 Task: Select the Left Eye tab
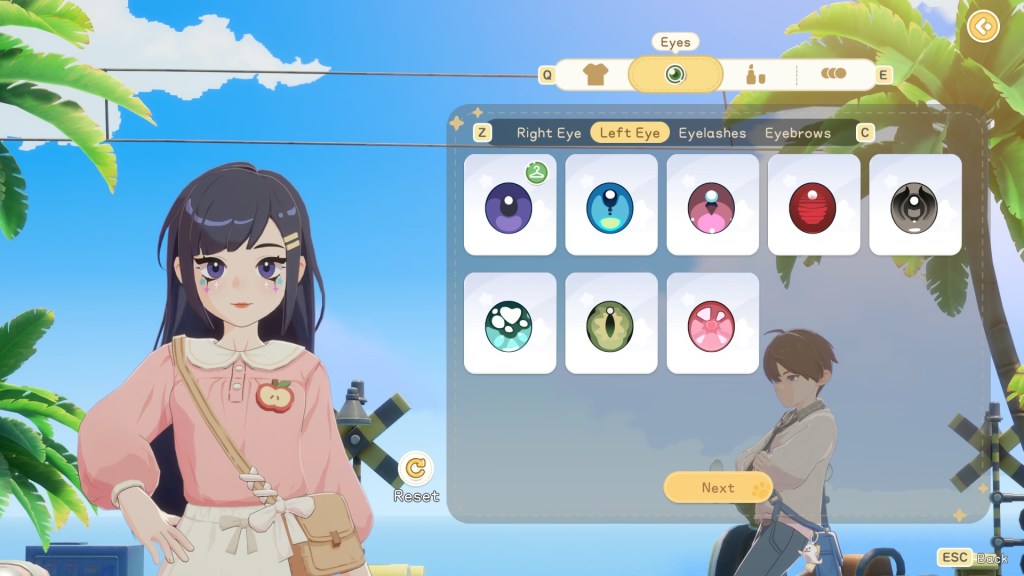629,133
